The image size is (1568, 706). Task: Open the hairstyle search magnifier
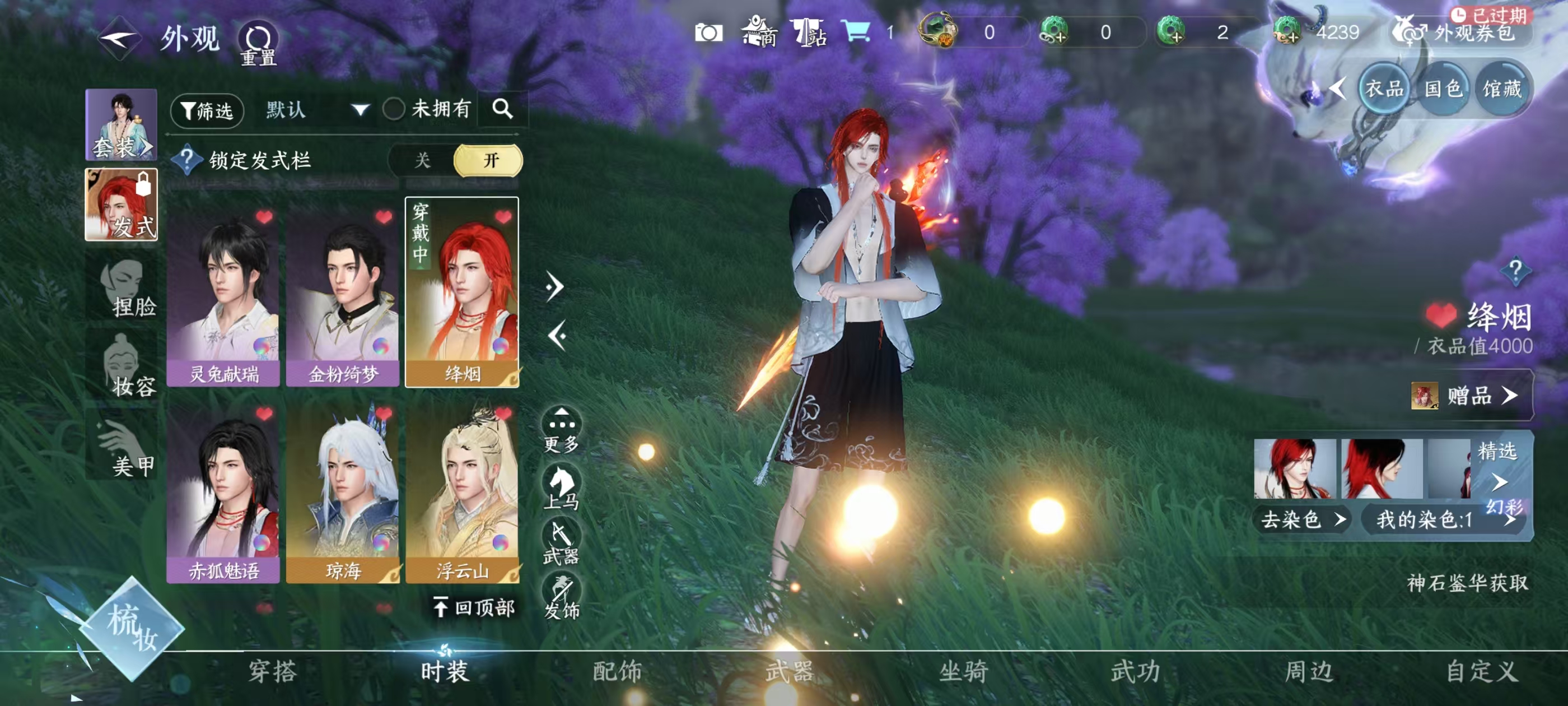(502, 110)
